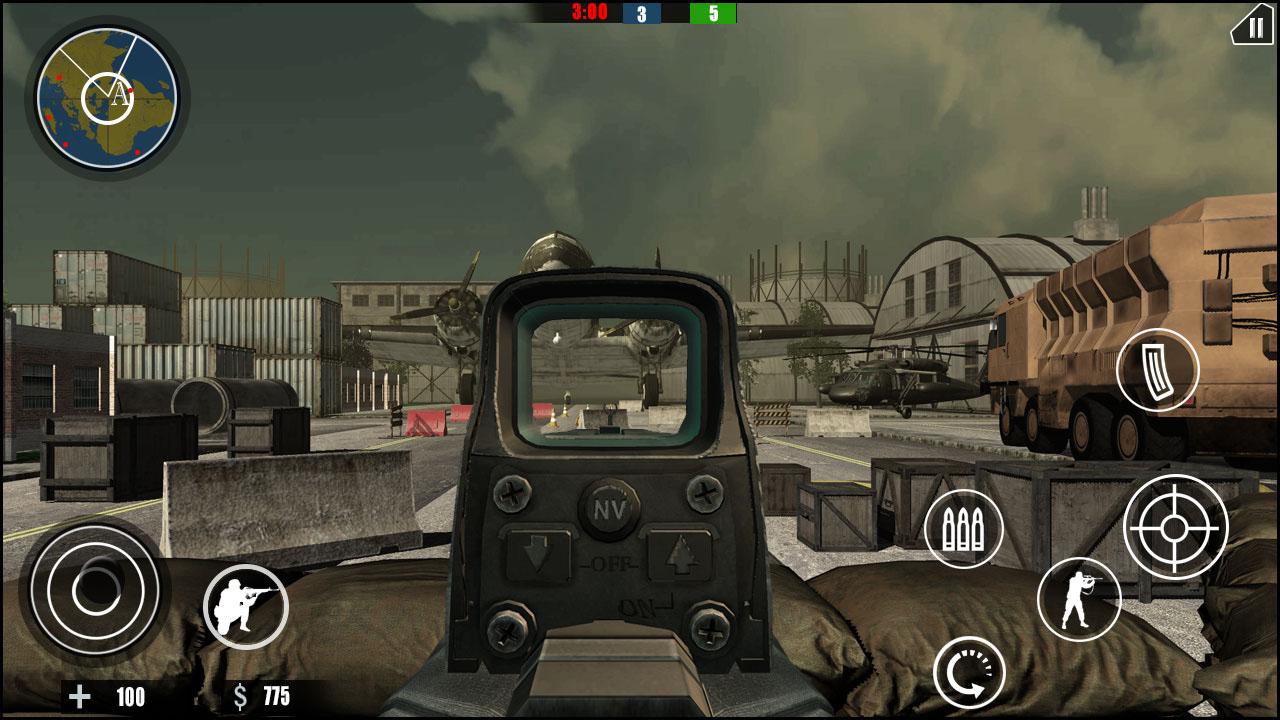Tap the crouching soldier fire button

click(247, 607)
